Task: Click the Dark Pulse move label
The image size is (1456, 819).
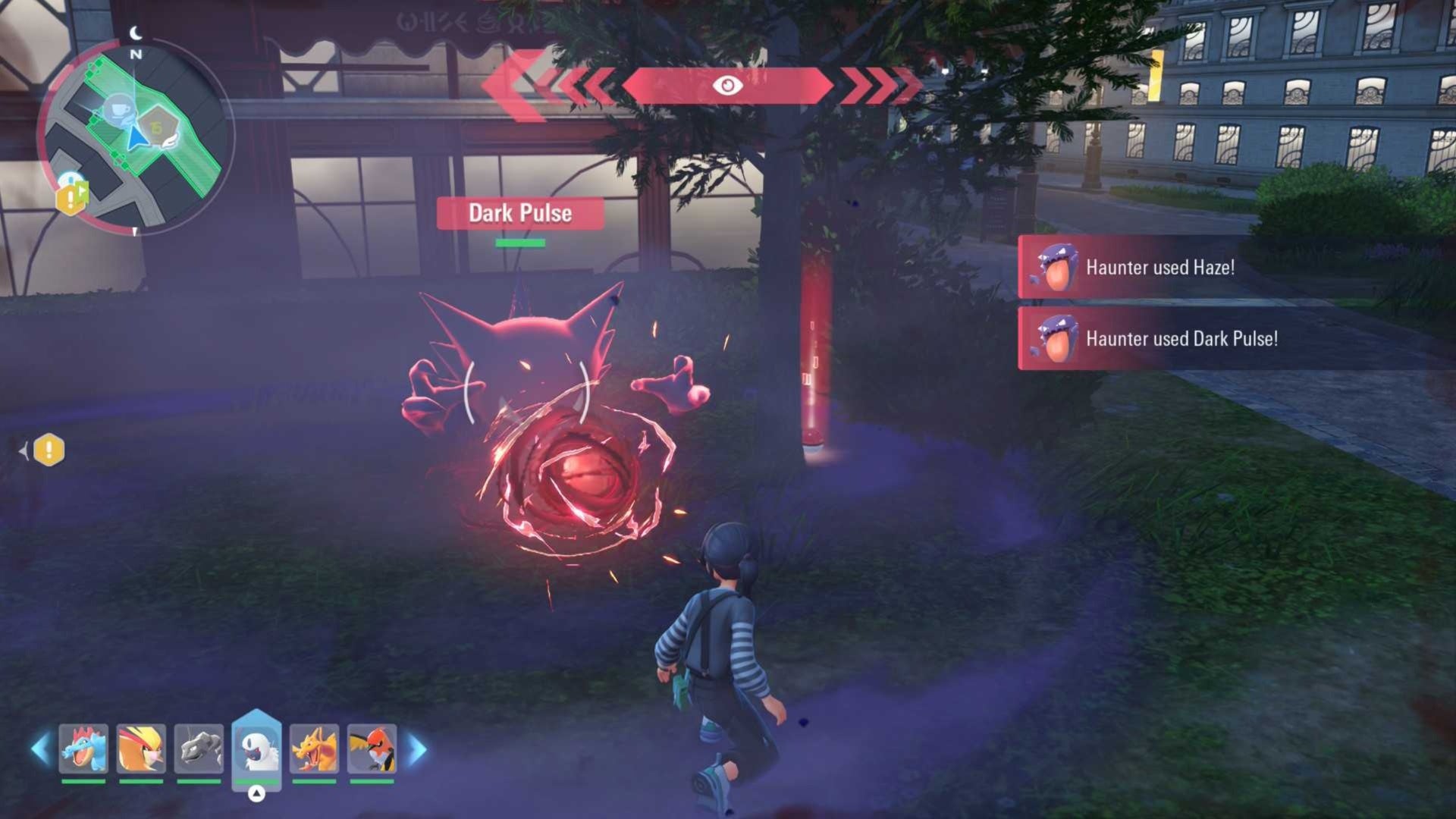Action: point(519,214)
